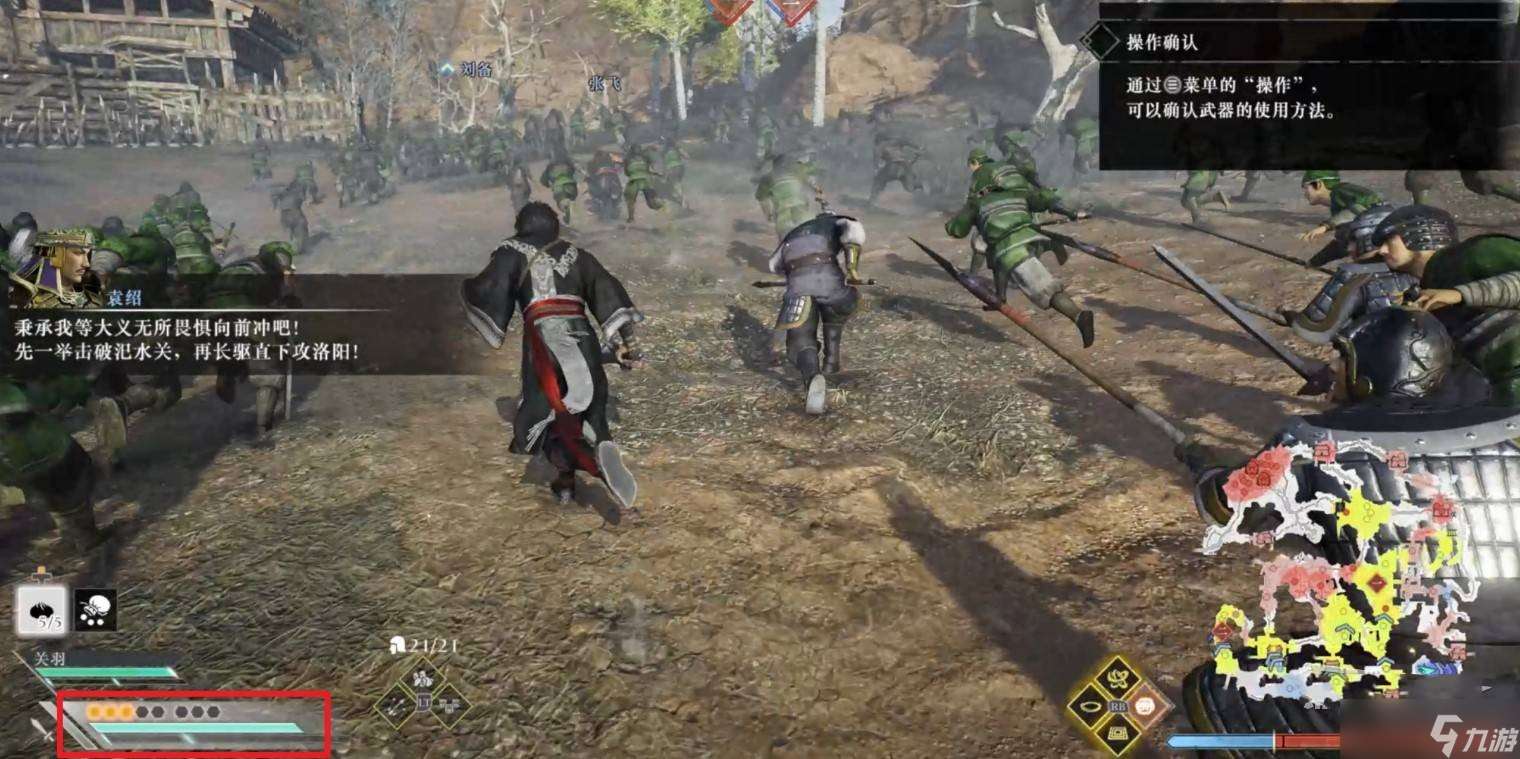Select the companion squad icon above the LT prompt
This screenshot has height=759, width=1520.
coord(422,678)
